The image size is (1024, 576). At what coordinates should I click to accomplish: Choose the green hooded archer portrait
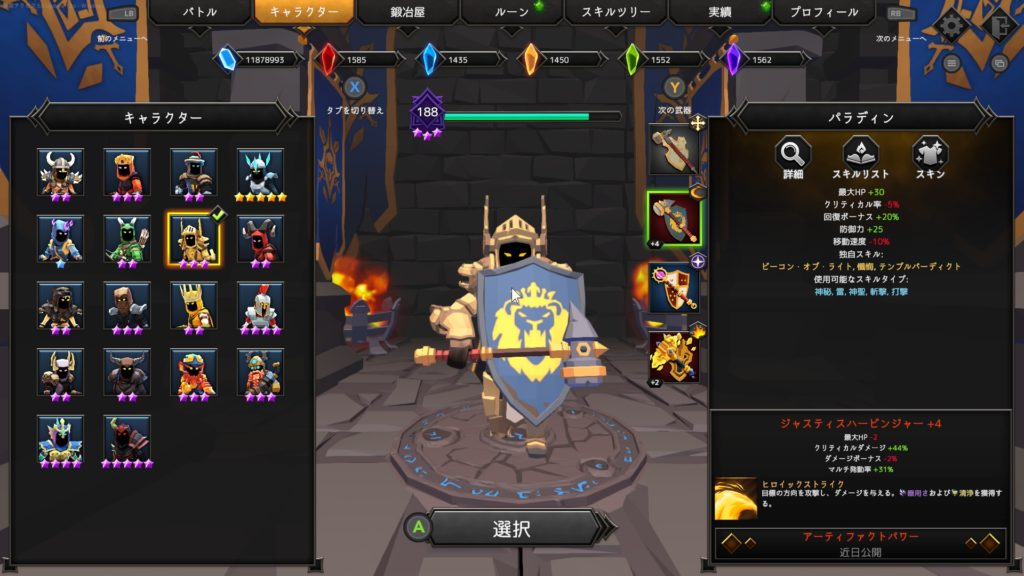(127, 238)
